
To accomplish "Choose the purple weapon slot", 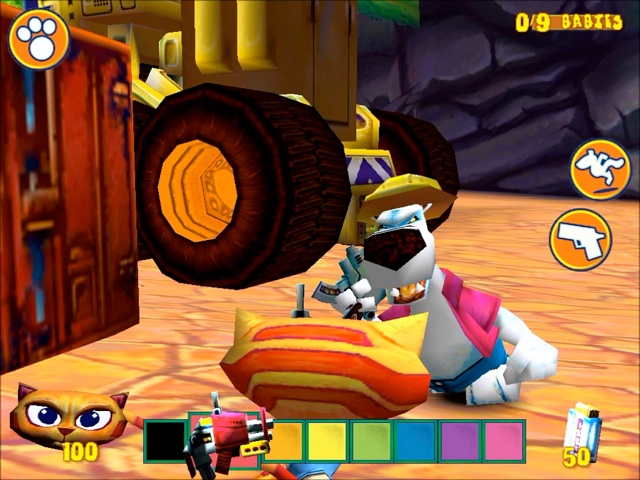I will [459, 441].
